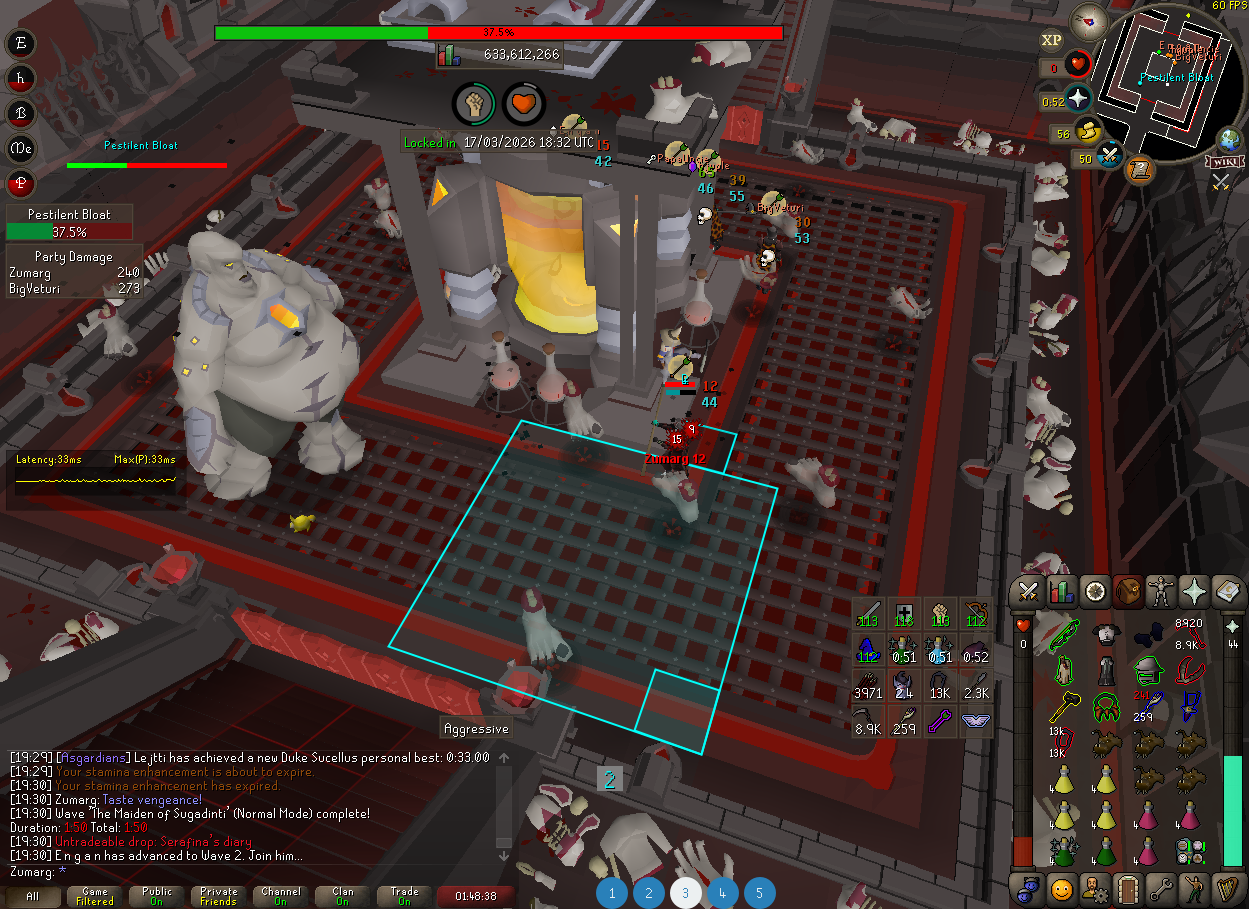This screenshot has height=909, width=1249.
Task: Select the Clan chat filter tab
Action: [343, 896]
